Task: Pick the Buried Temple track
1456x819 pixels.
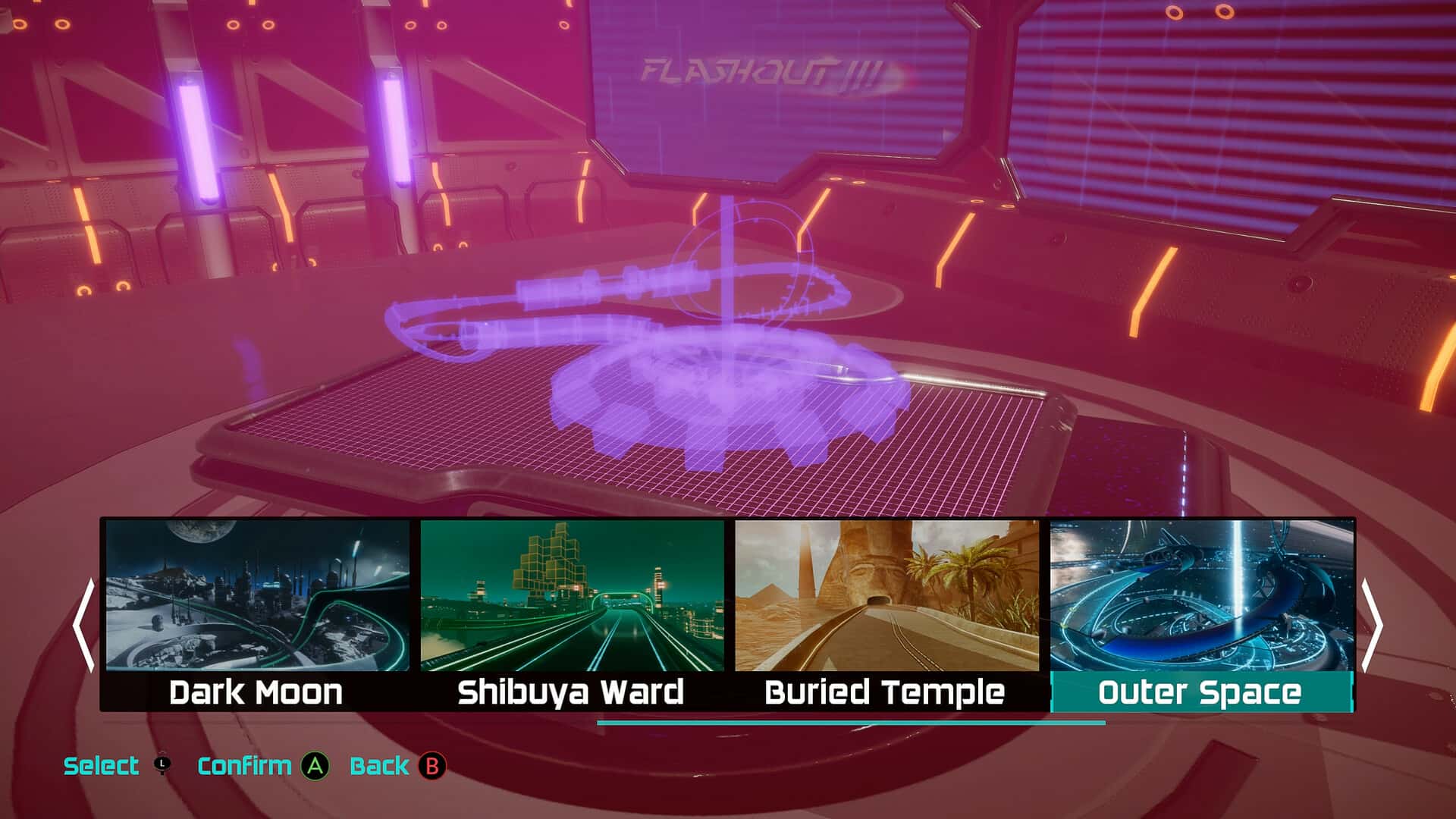Action: (886, 614)
